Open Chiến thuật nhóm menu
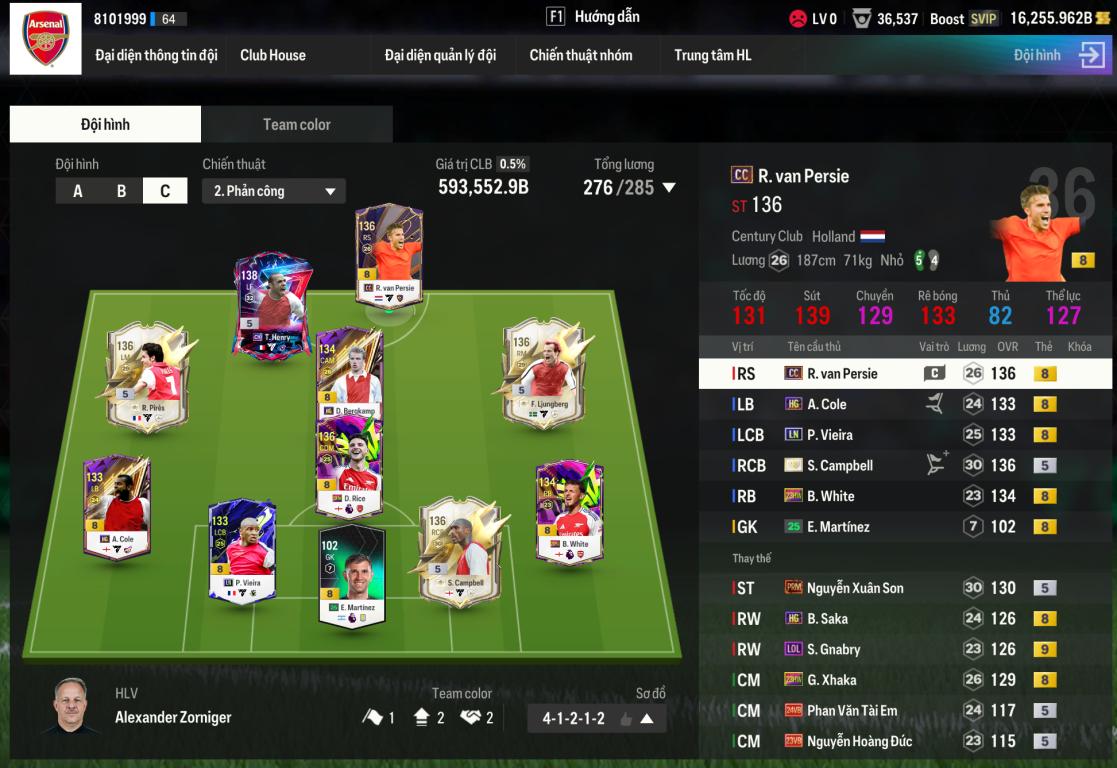The height and width of the screenshot is (768, 1117). [x=581, y=55]
